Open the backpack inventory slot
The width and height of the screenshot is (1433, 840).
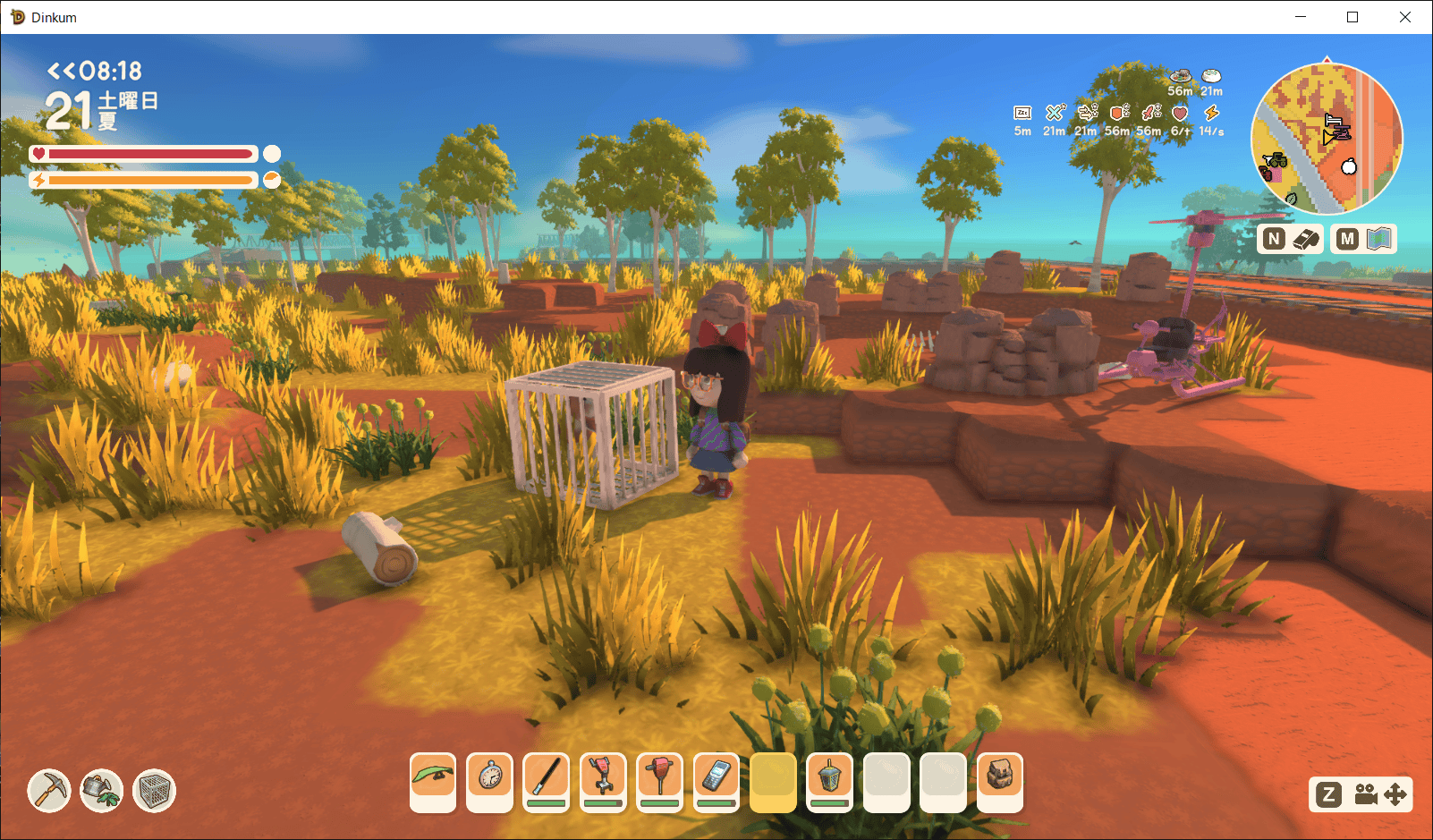[1000, 780]
